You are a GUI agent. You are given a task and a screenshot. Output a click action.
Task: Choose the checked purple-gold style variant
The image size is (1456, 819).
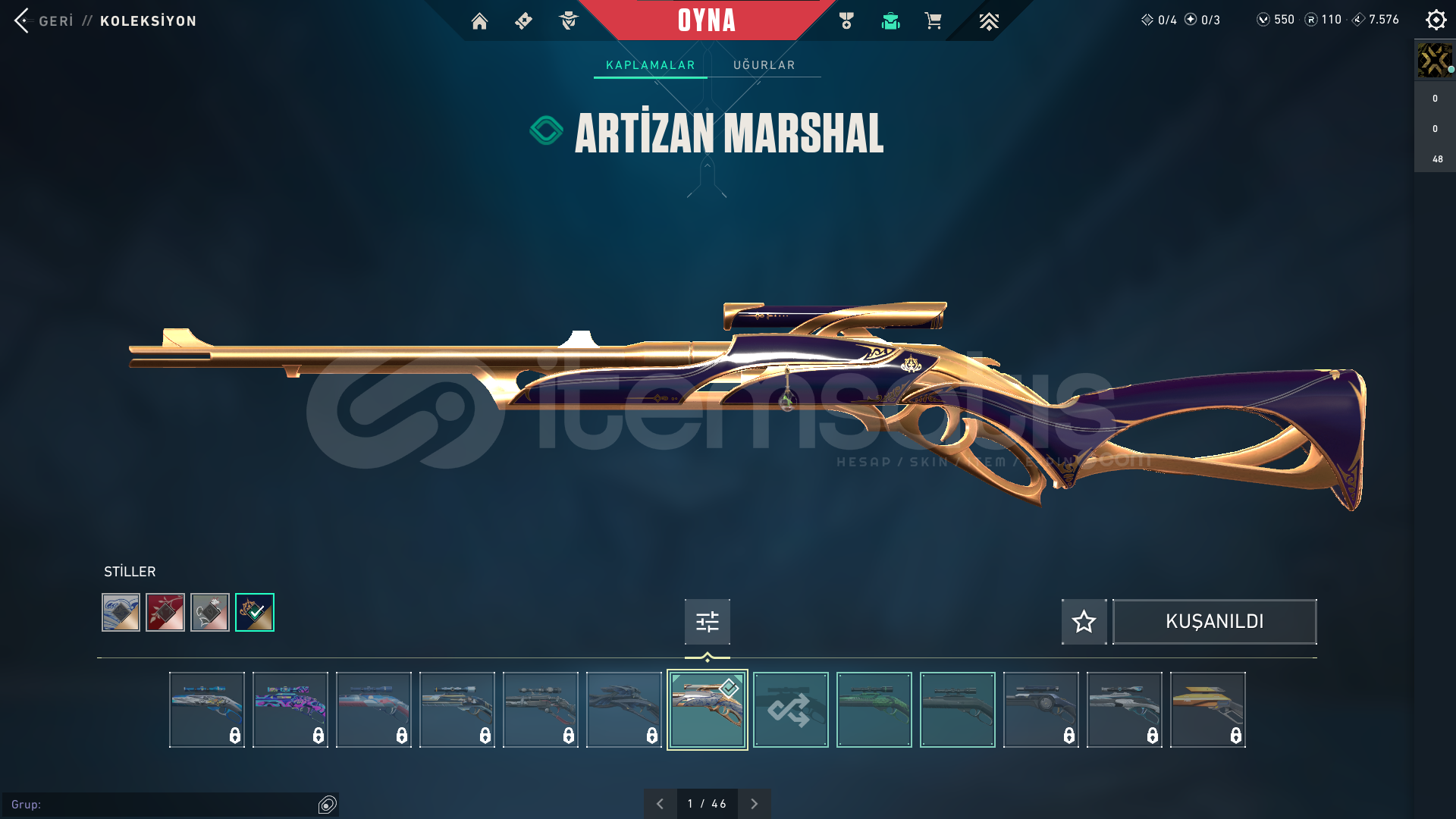pyautogui.click(x=255, y=613)
